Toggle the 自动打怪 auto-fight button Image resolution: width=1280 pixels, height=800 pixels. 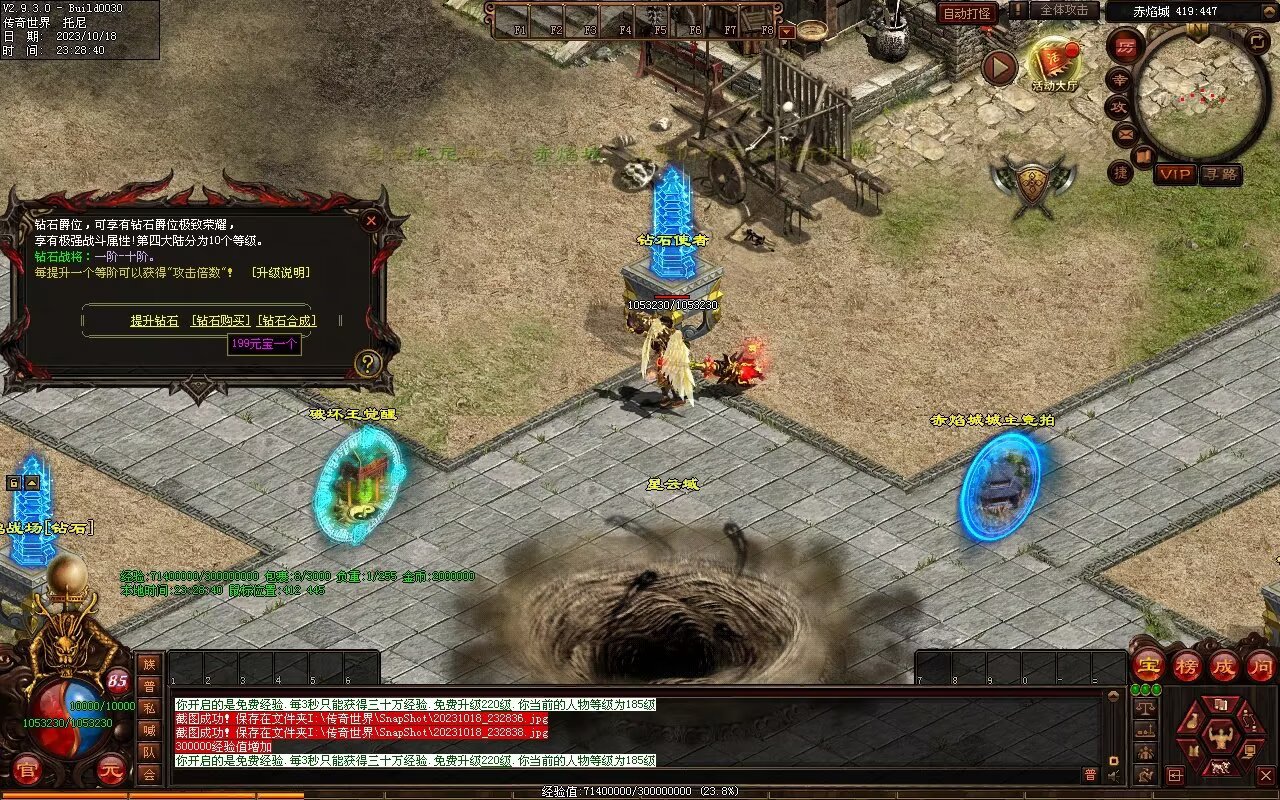tap(967, 13)
